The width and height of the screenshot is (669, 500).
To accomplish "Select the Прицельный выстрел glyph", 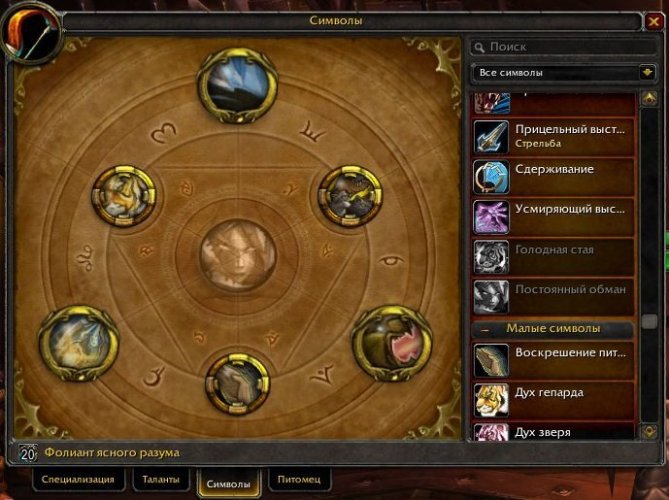I will (x=553, y=136).
